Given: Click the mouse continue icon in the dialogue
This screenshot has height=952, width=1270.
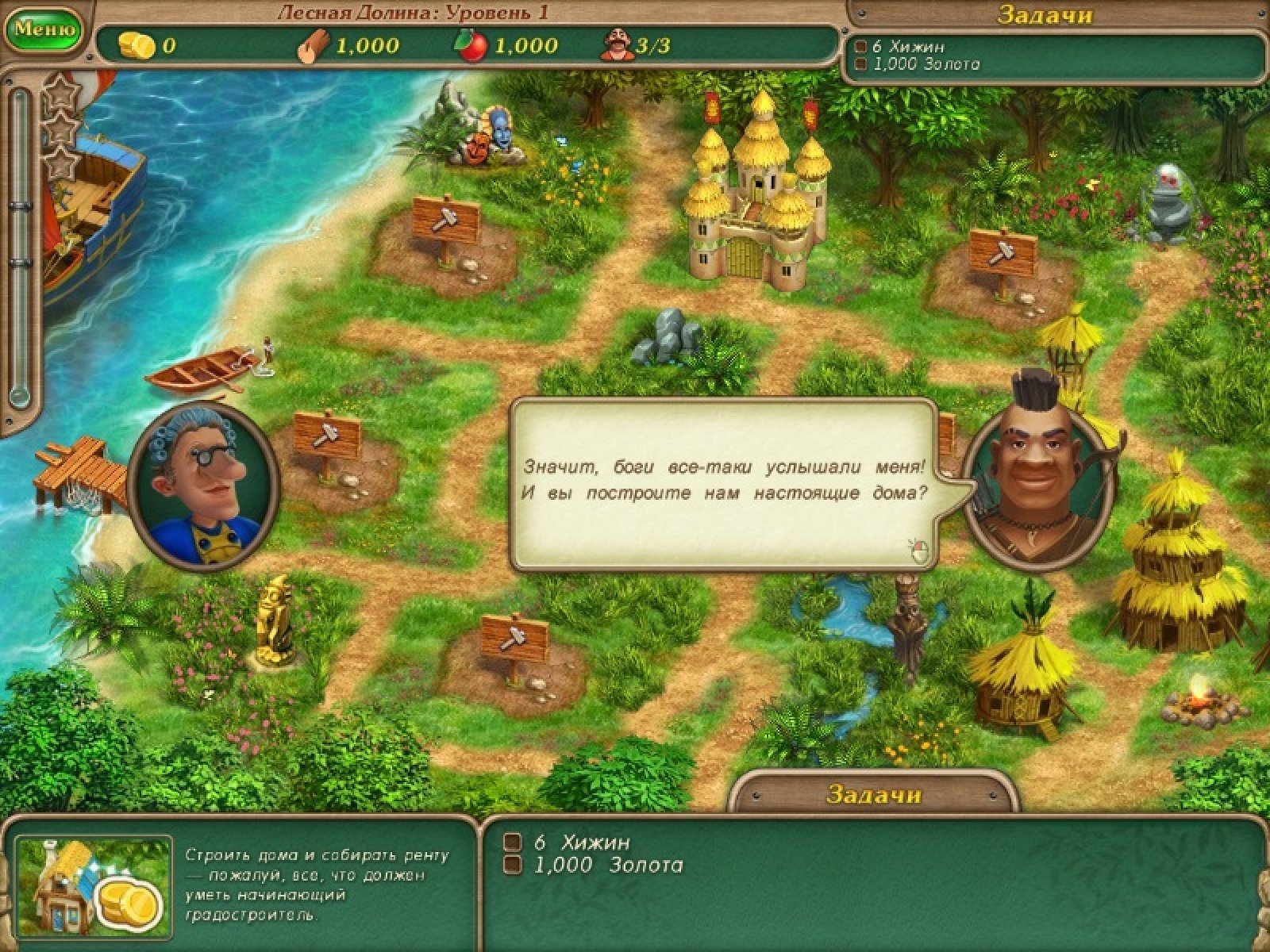Looking at the screenshot, I should (x=918, y=549).
